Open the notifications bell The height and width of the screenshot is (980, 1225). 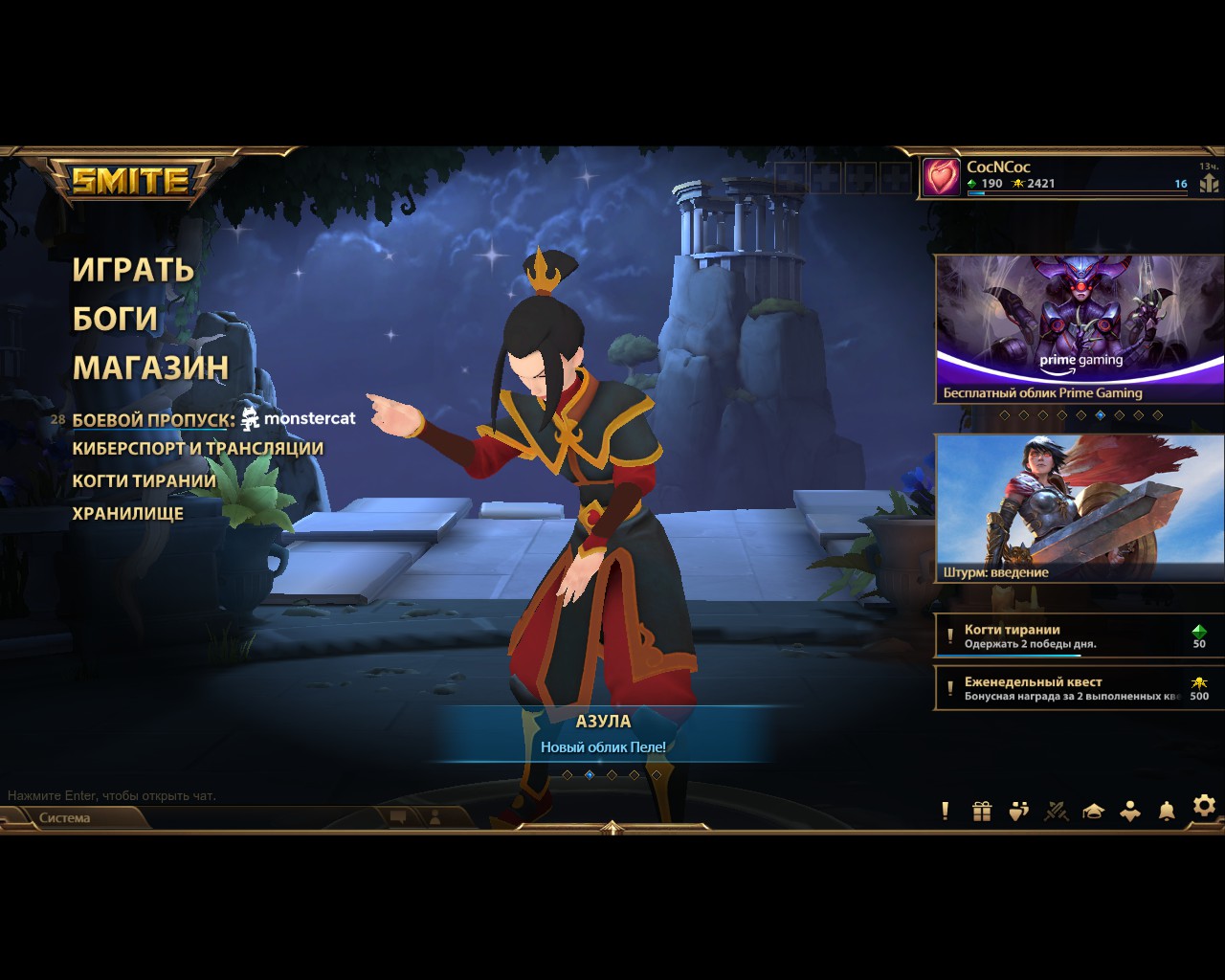pyautogui.click(x=1166, y=812)
